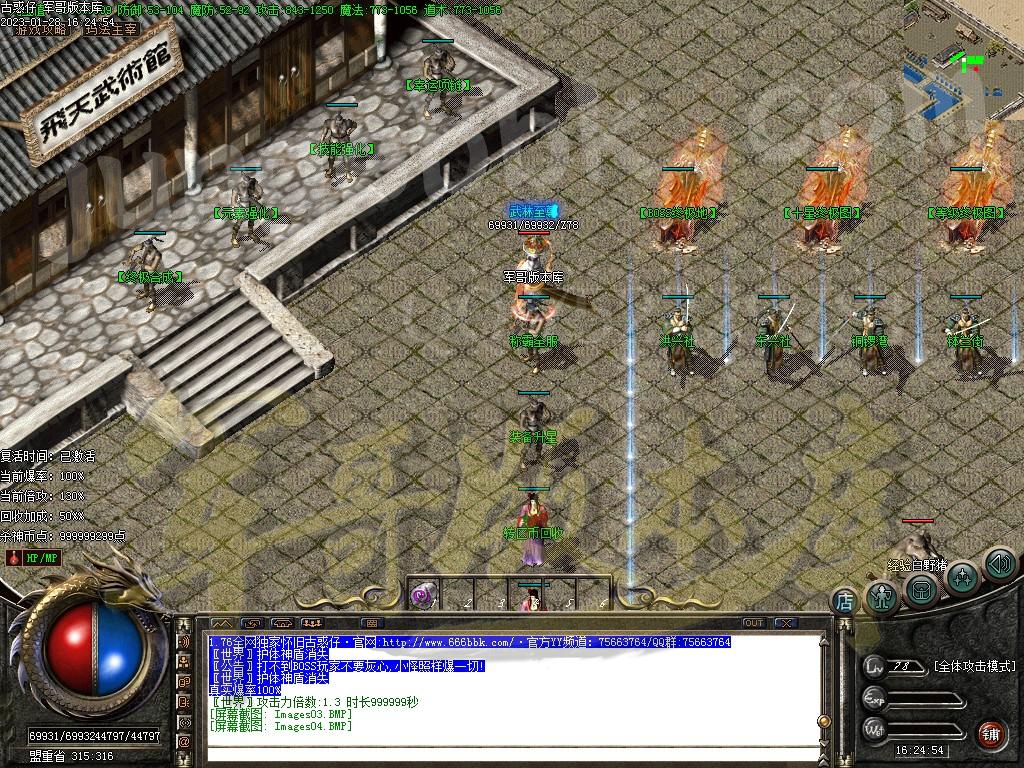
Task: Toggle the sound speaker icon
Action: [x=999, y=564]
